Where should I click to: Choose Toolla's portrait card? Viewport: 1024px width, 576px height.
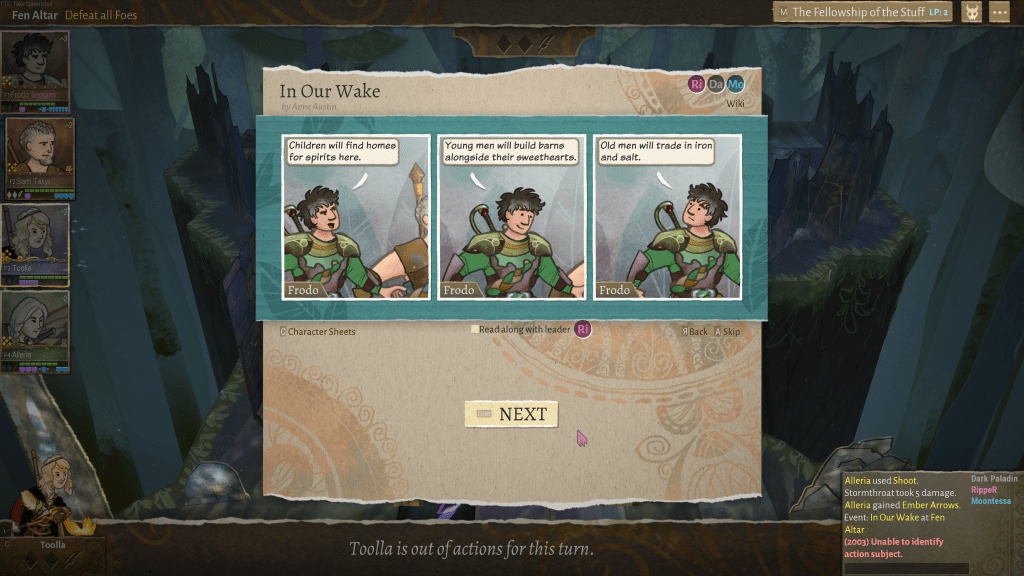coord(35,243)
